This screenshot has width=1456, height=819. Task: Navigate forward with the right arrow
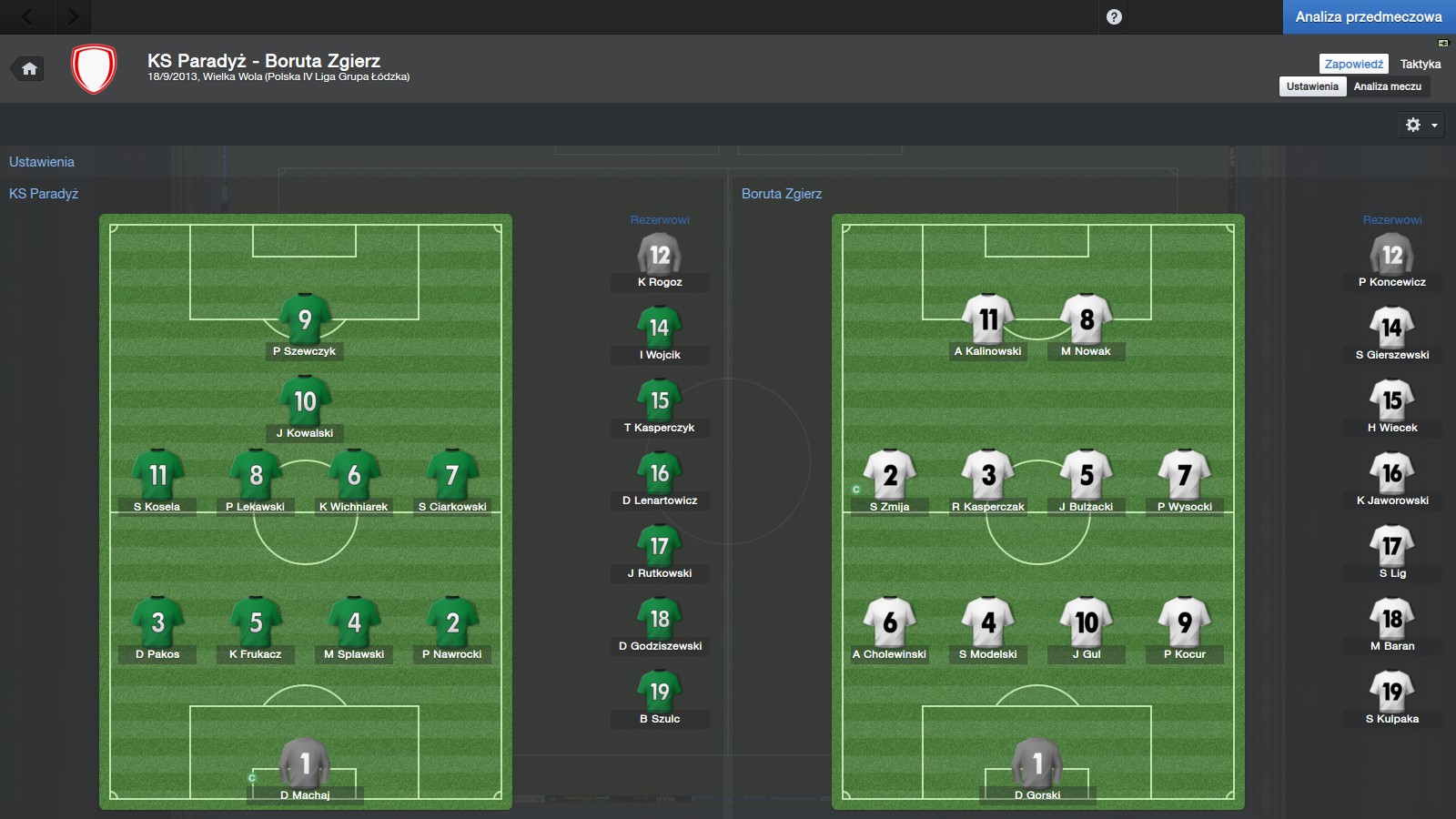point(73,16)
